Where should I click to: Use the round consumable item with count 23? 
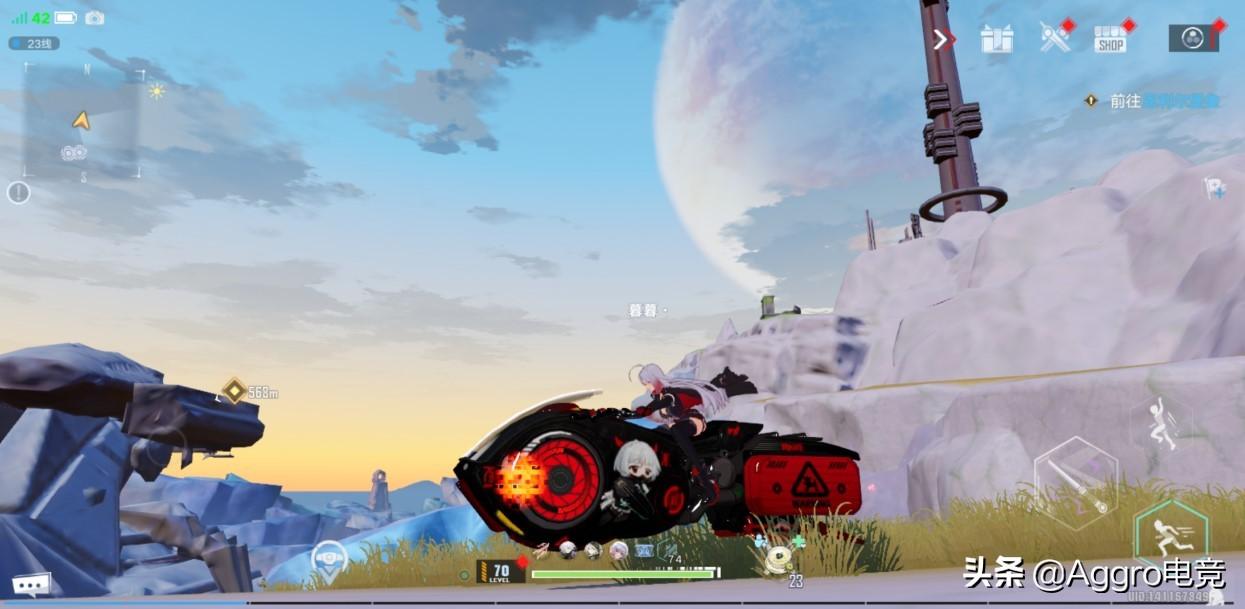point(777,562)
